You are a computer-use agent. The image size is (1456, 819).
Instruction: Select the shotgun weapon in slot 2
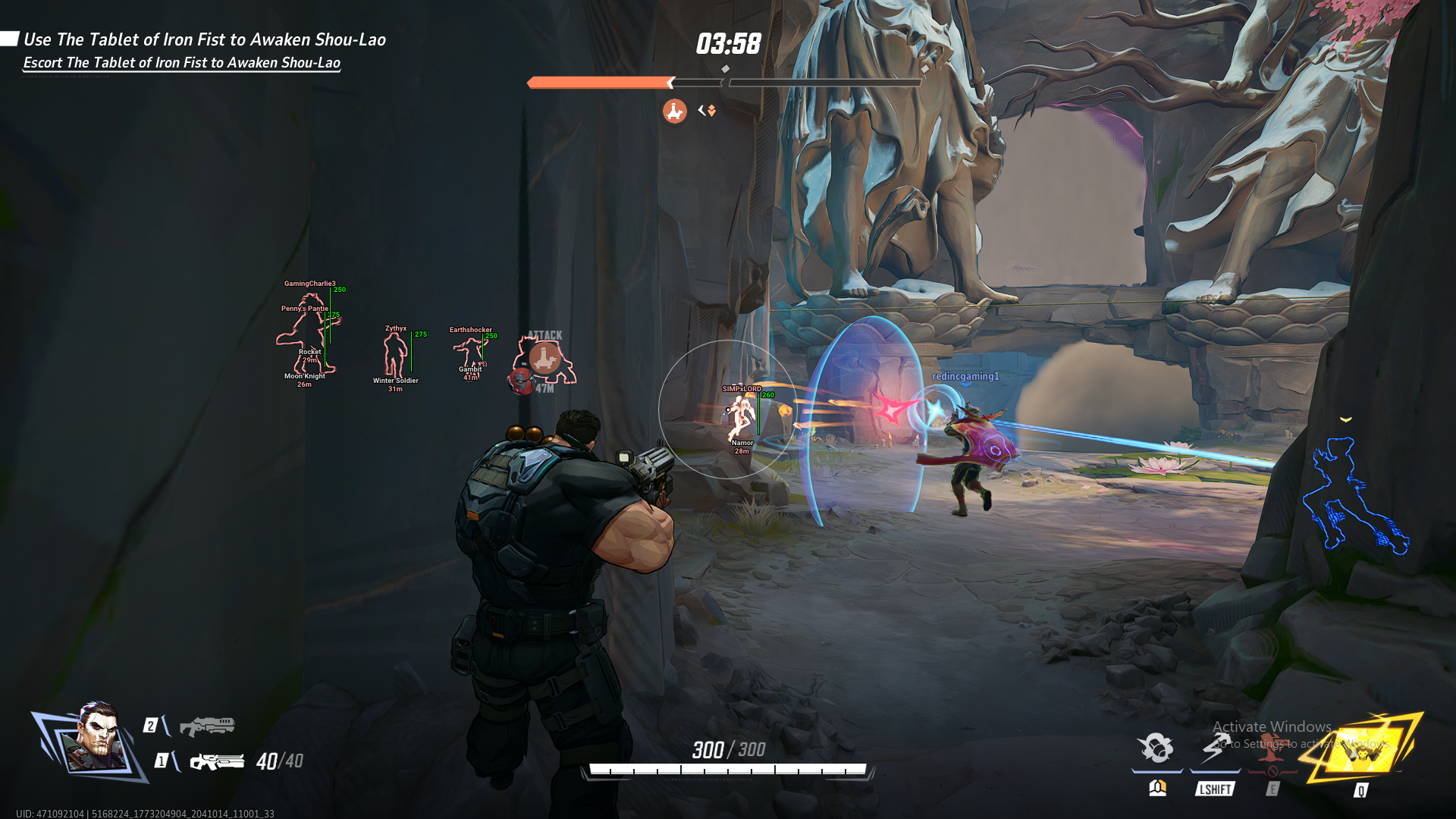(x=207, y=726)
